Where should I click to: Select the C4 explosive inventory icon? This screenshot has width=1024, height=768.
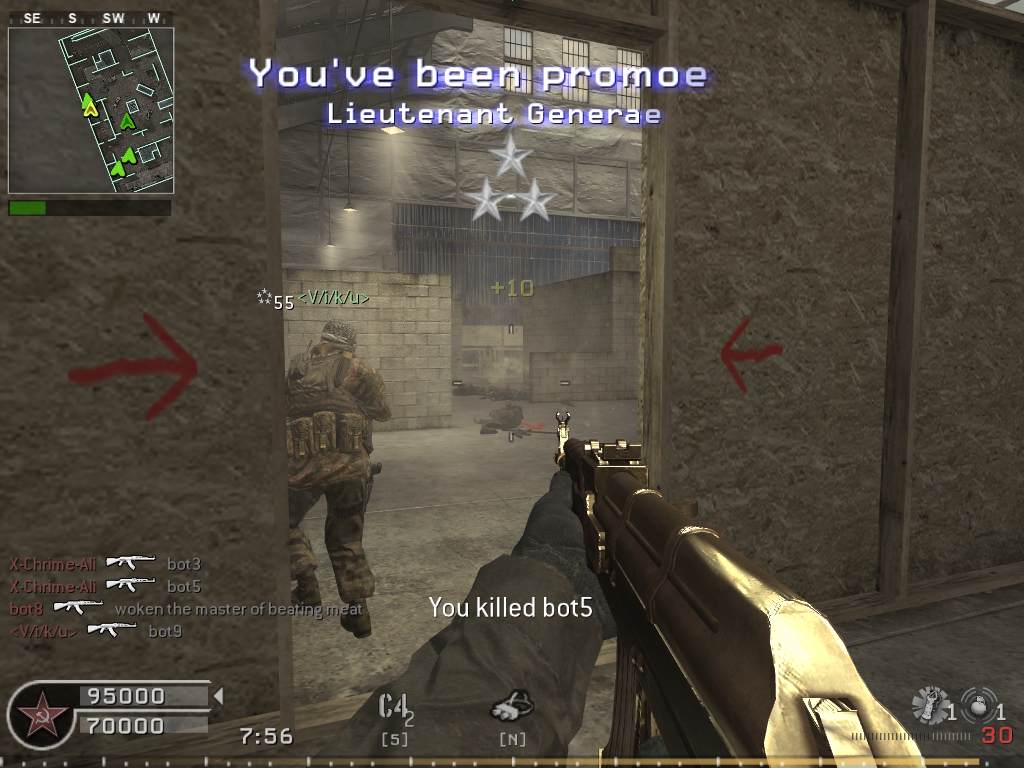[x=395, y=707]
